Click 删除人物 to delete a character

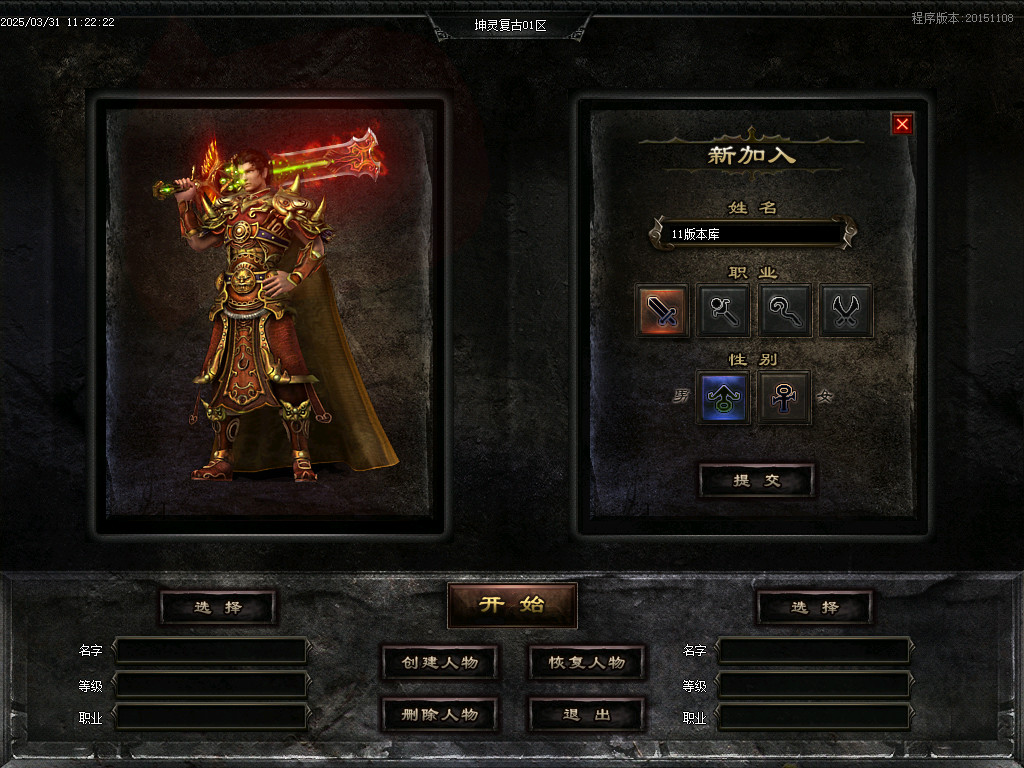[440, 714]
